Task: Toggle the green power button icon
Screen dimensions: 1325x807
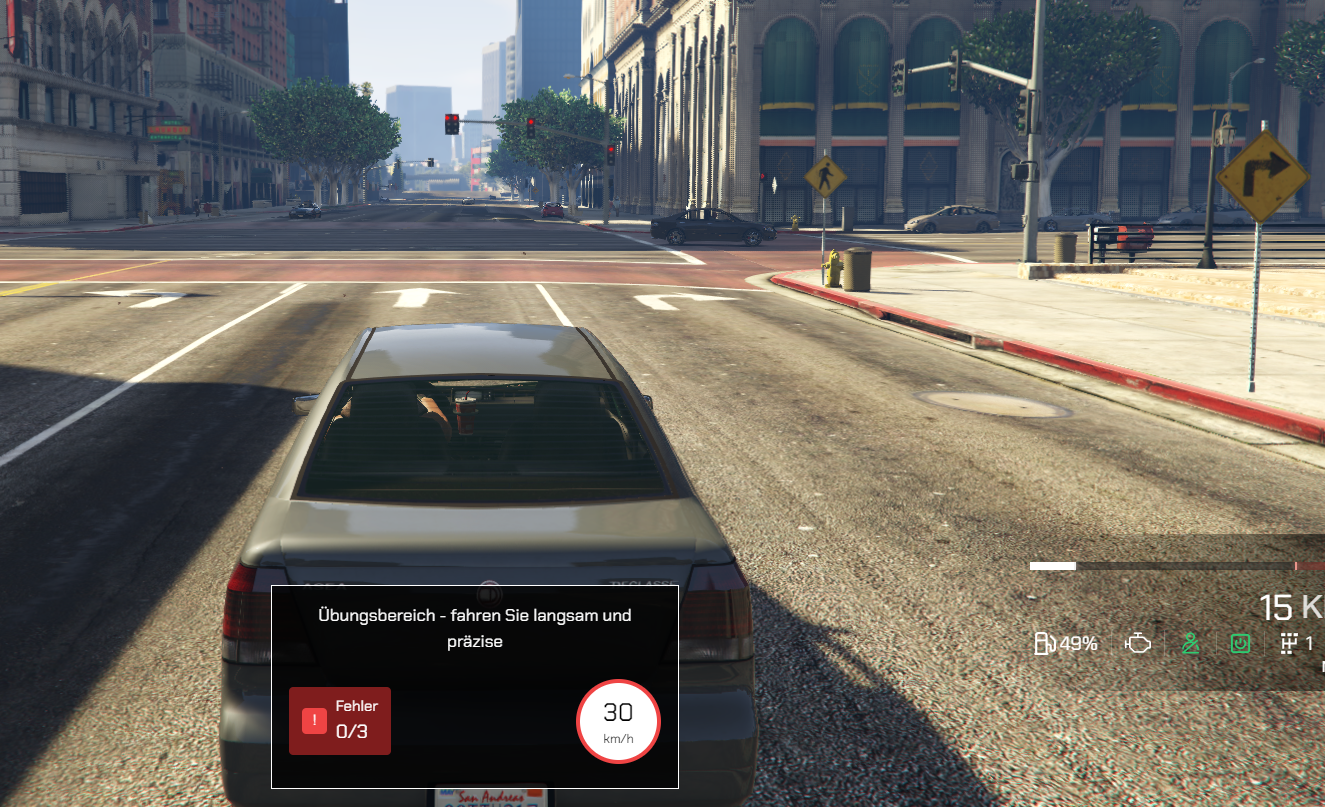Action: pyautogui.click(x=1240, y=644)
